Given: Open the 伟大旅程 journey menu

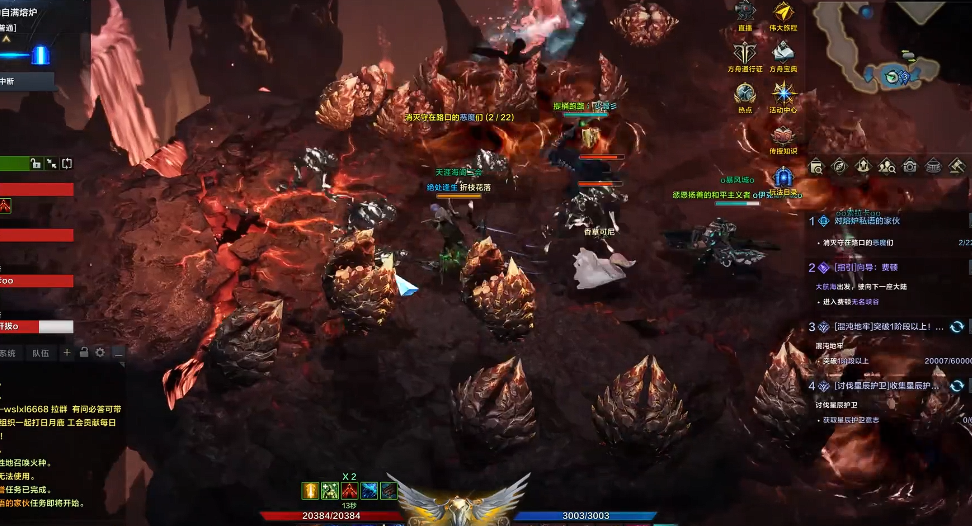Looking at the screenshot, I should [783, 13].
